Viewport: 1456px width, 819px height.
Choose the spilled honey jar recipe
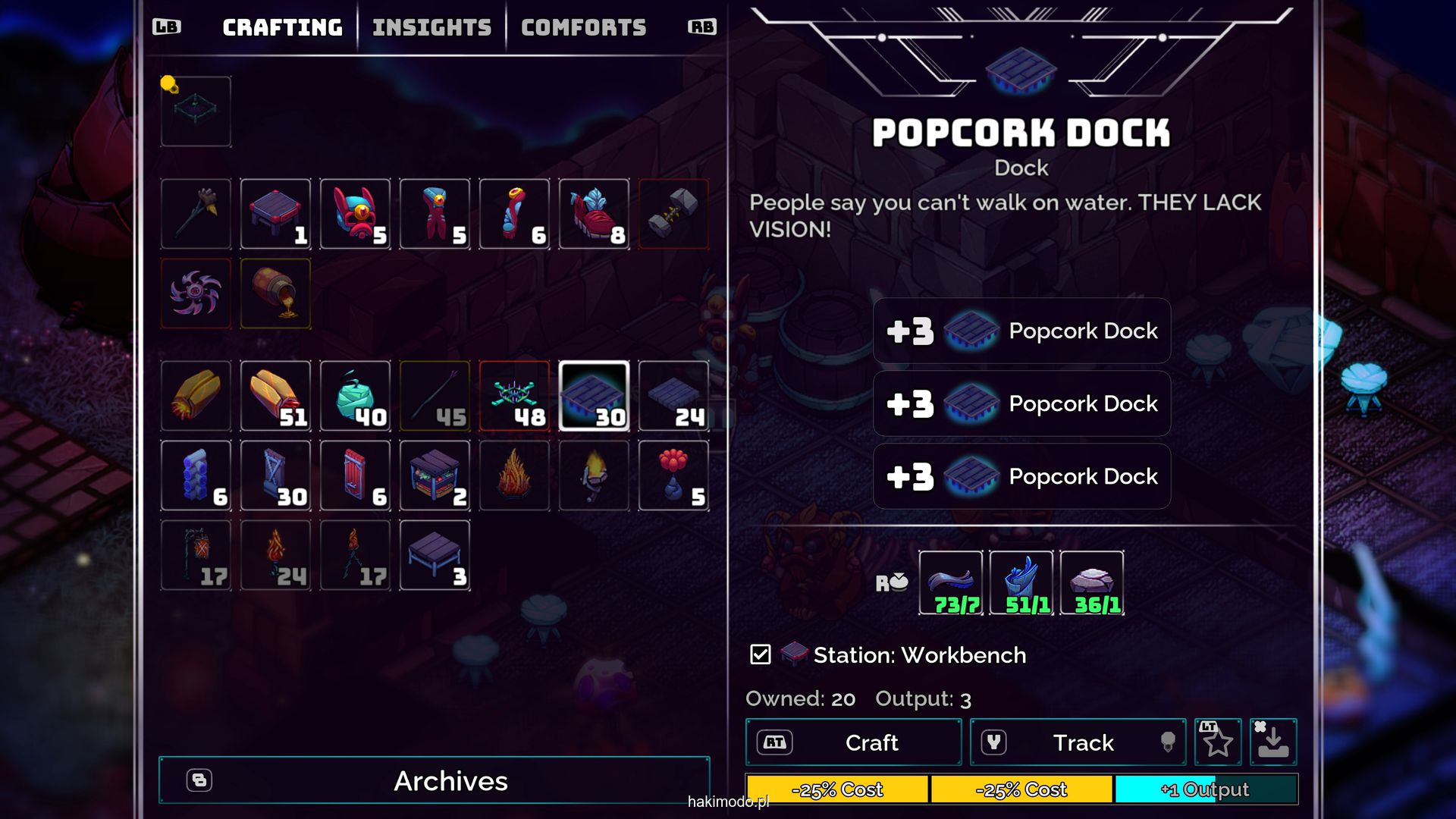pyautogui.click(x=275, y=294)
